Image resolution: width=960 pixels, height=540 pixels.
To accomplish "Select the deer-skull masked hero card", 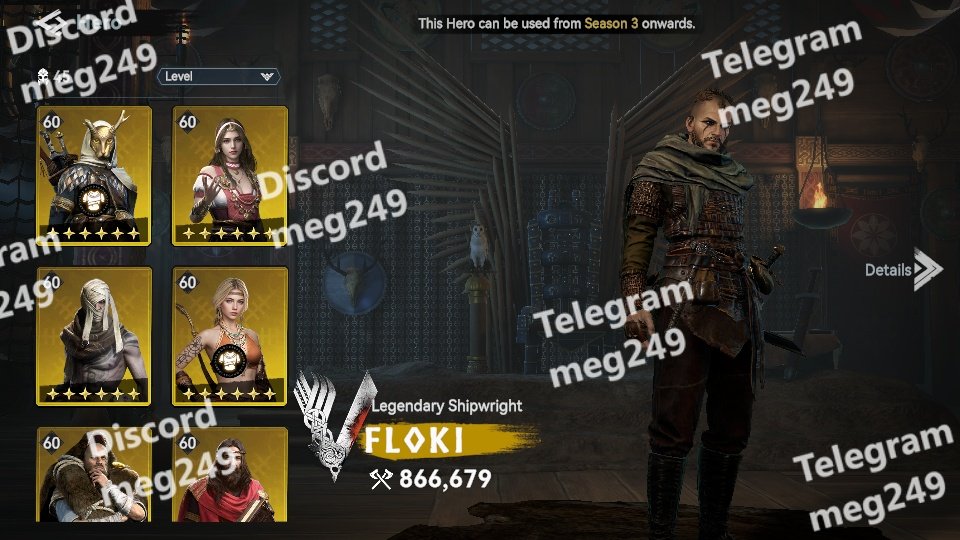I will click(94, 175).
